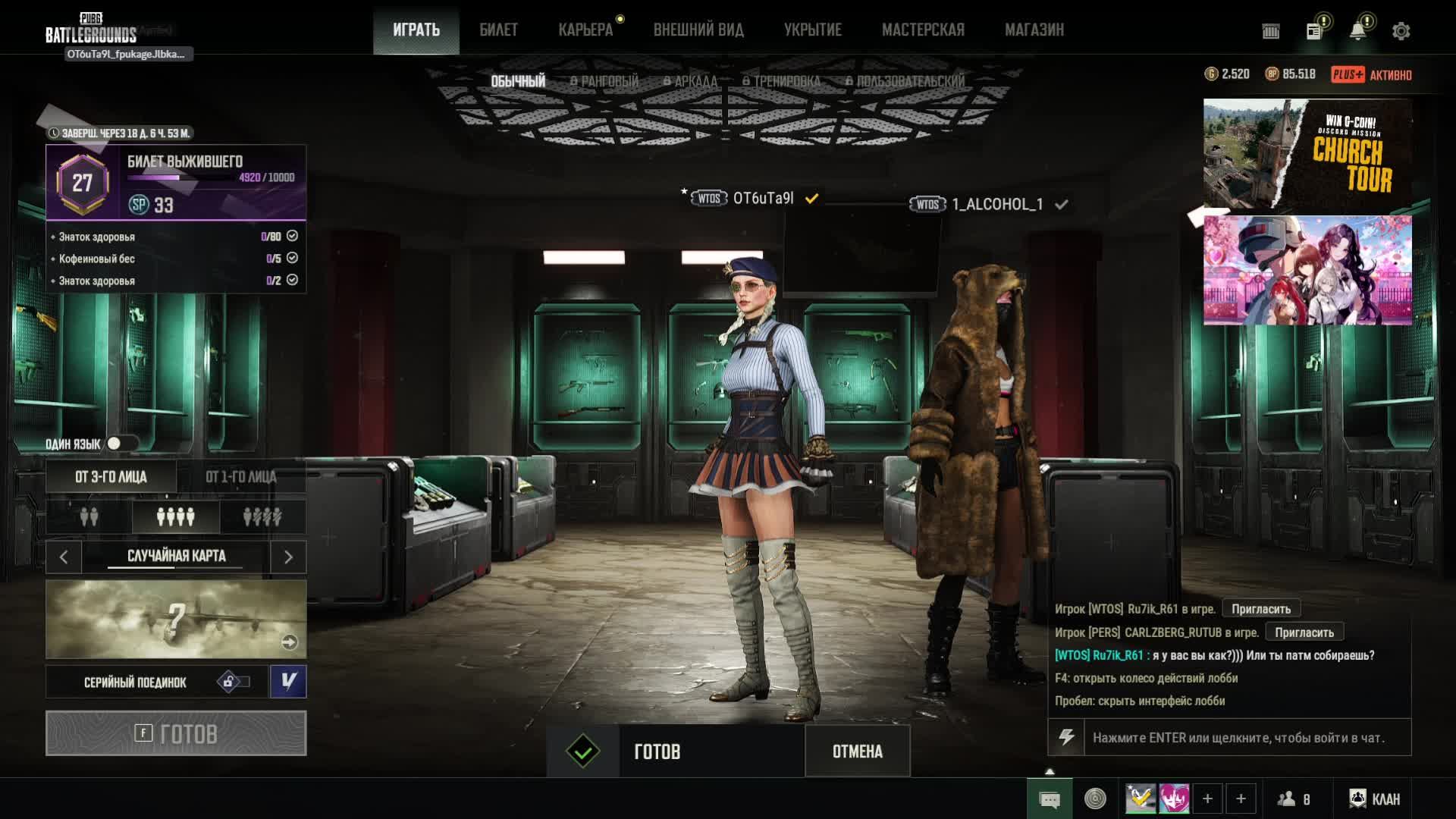This screenshot has height=819, width=1456.
Task: Go to the Магазин store tab
Action: click(1034, 30)
